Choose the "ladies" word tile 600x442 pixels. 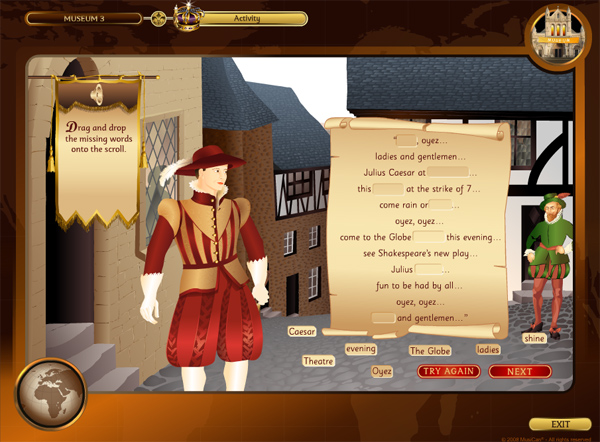pos(488,350)
